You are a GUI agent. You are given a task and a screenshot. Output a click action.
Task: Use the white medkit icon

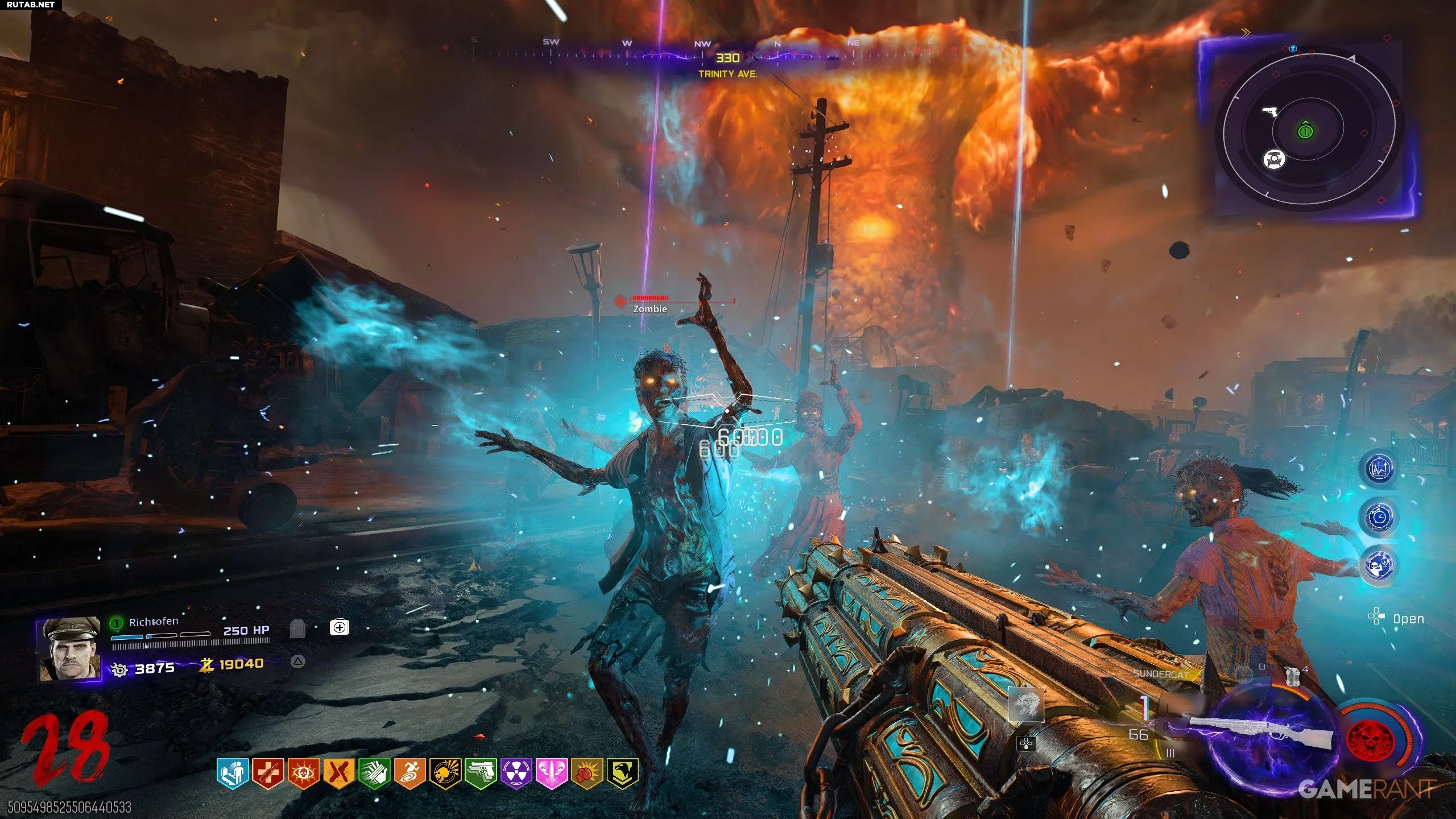pos(340,627)
